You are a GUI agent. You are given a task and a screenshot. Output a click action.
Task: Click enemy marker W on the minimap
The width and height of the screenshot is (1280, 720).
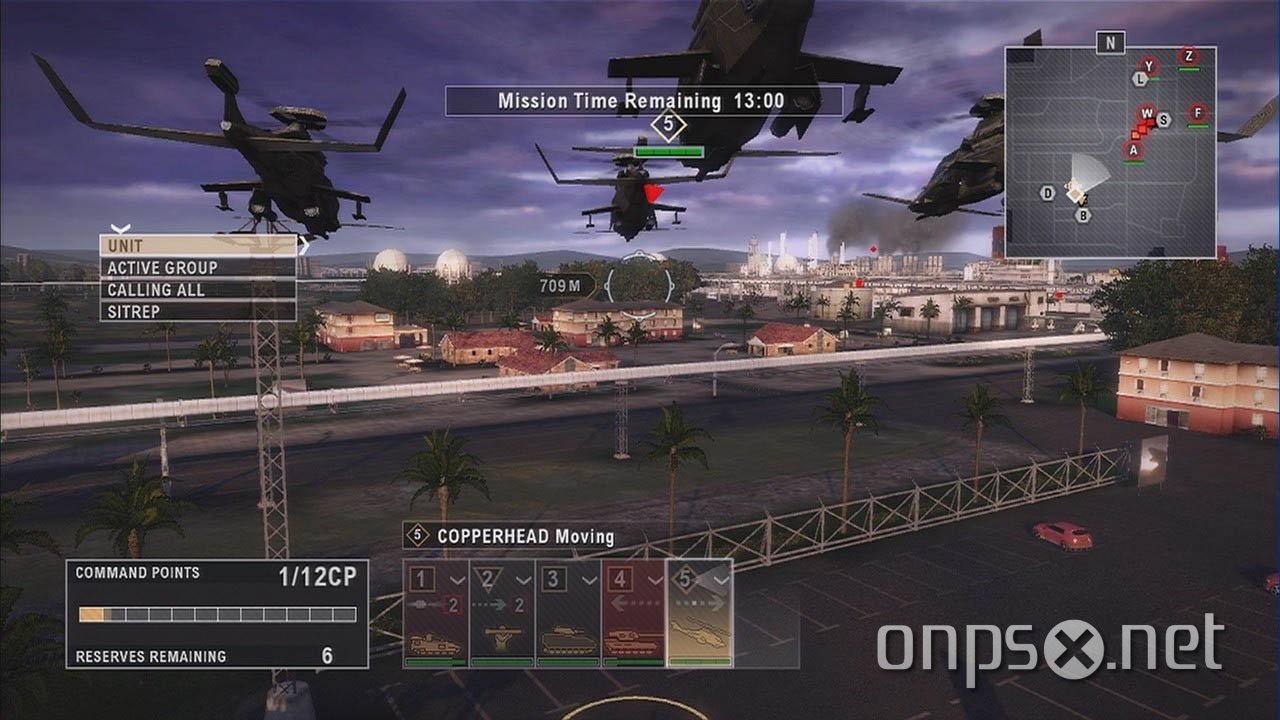[x=1146, y=113]
